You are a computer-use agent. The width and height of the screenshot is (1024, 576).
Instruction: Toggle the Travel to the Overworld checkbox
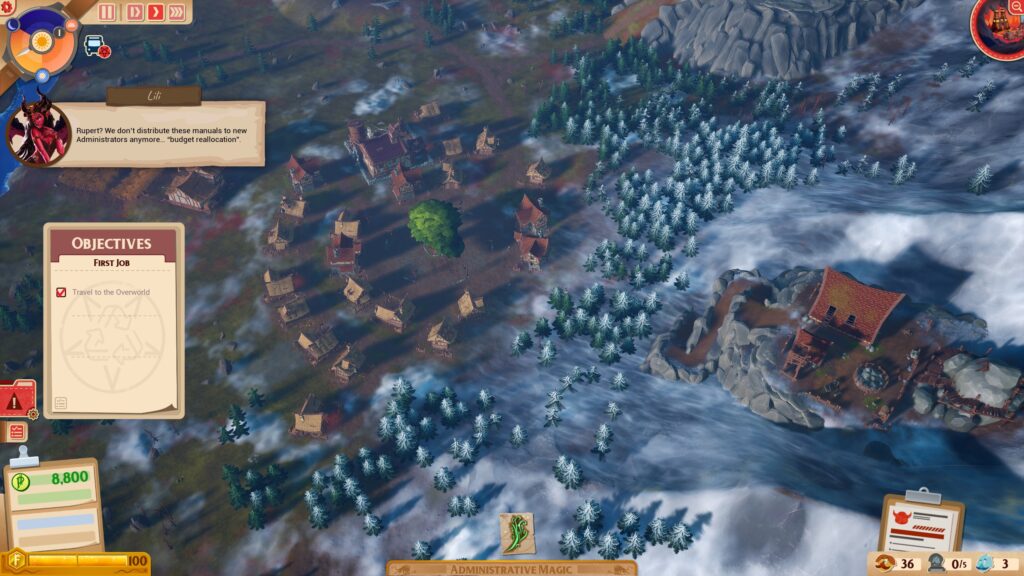pos(62,292)
